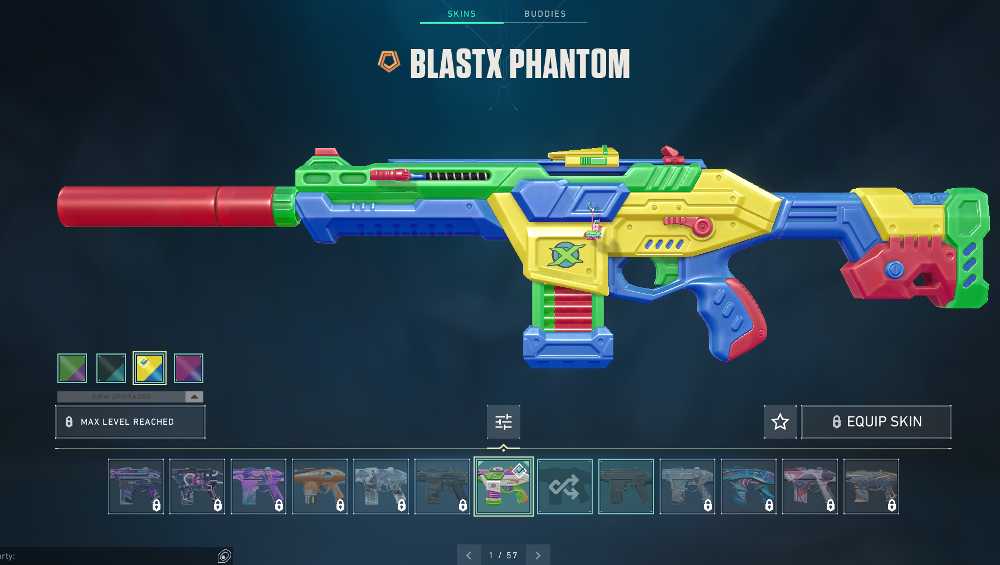Click the Equip Skin button
Image resolution: width=1000 pixels, height=565 pixels.
[x=876, y=422]
